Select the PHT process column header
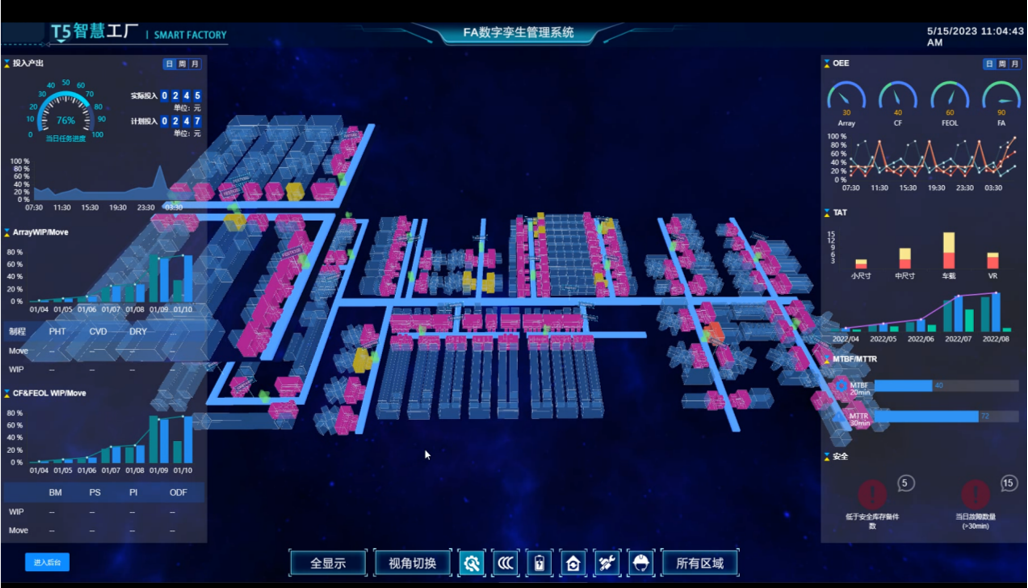This screenshot has height=588, width=1028. pyautogui.click(x=57, y=331)
